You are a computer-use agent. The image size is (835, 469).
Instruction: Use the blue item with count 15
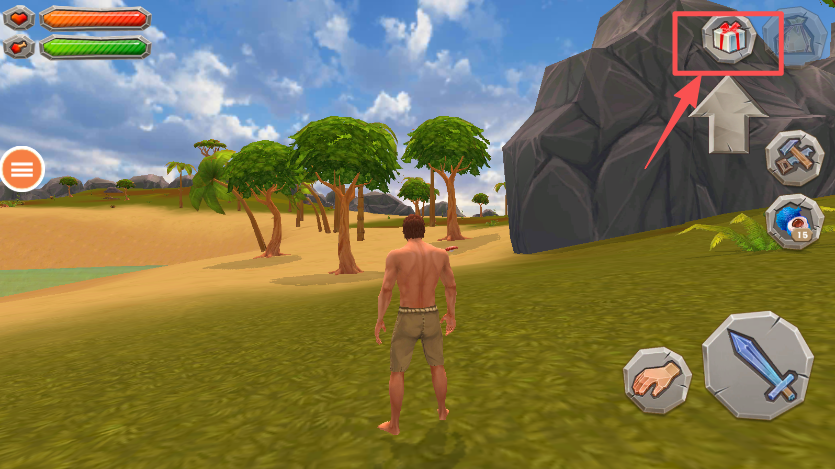click(794, 221)
